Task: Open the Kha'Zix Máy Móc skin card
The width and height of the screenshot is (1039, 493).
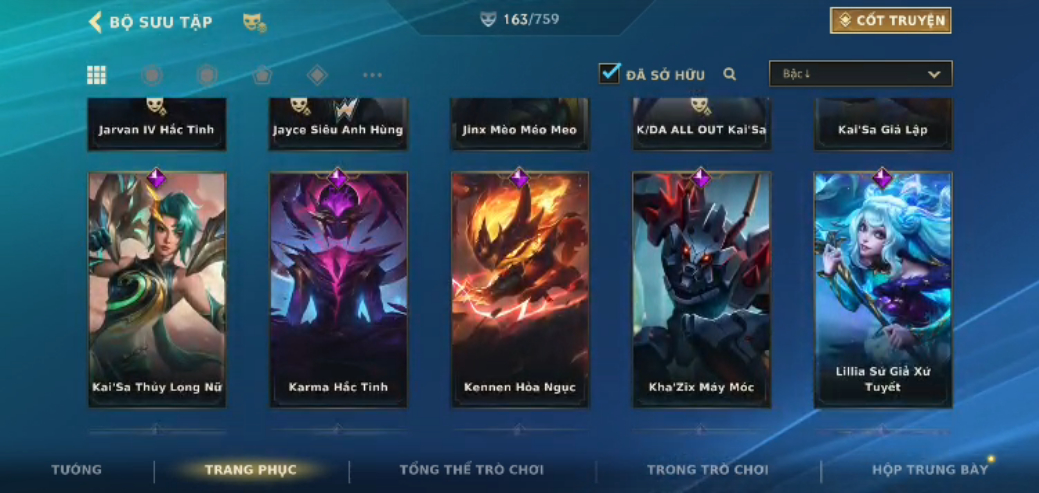Action: click(701, 290)
